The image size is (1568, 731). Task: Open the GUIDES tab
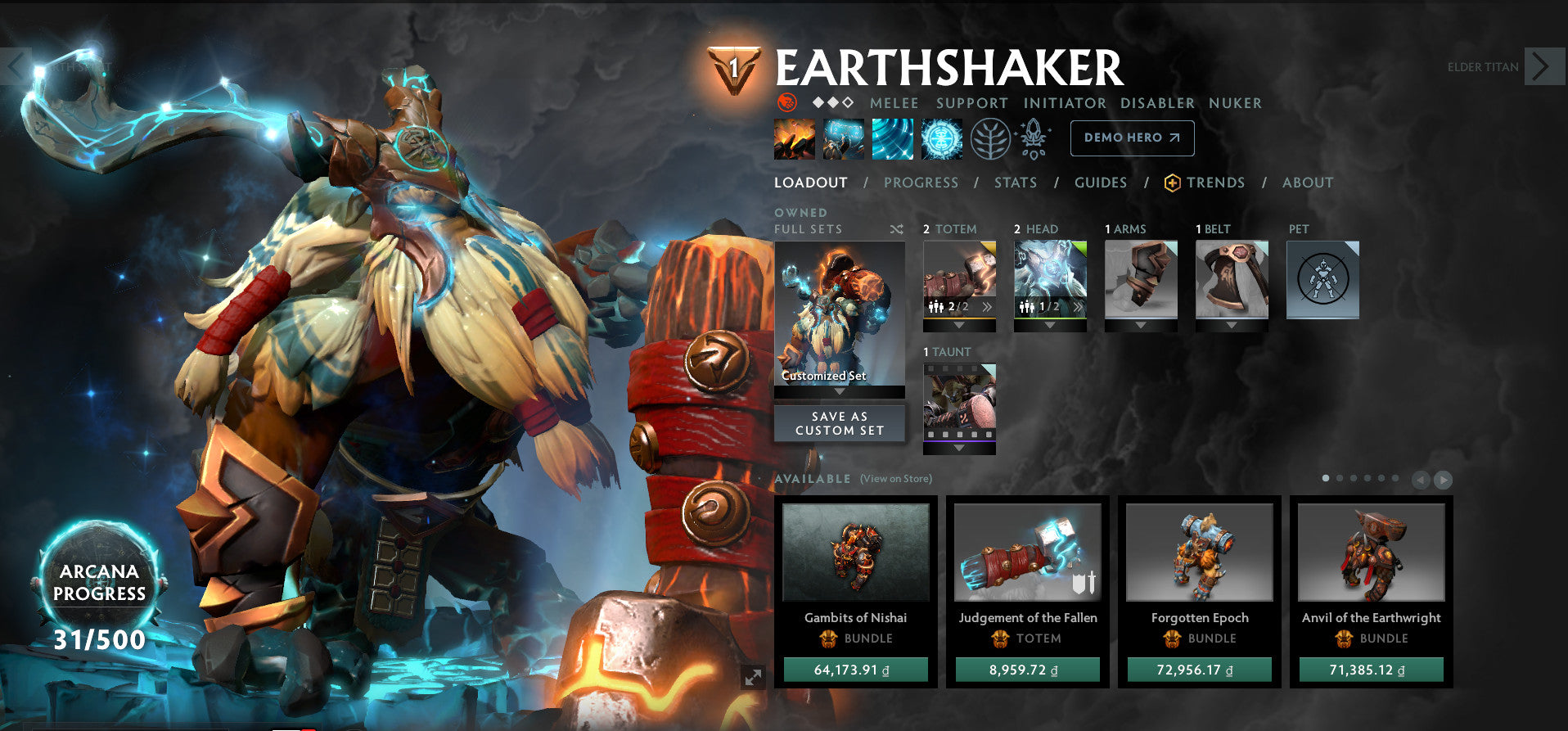[x=1101, y=183]
